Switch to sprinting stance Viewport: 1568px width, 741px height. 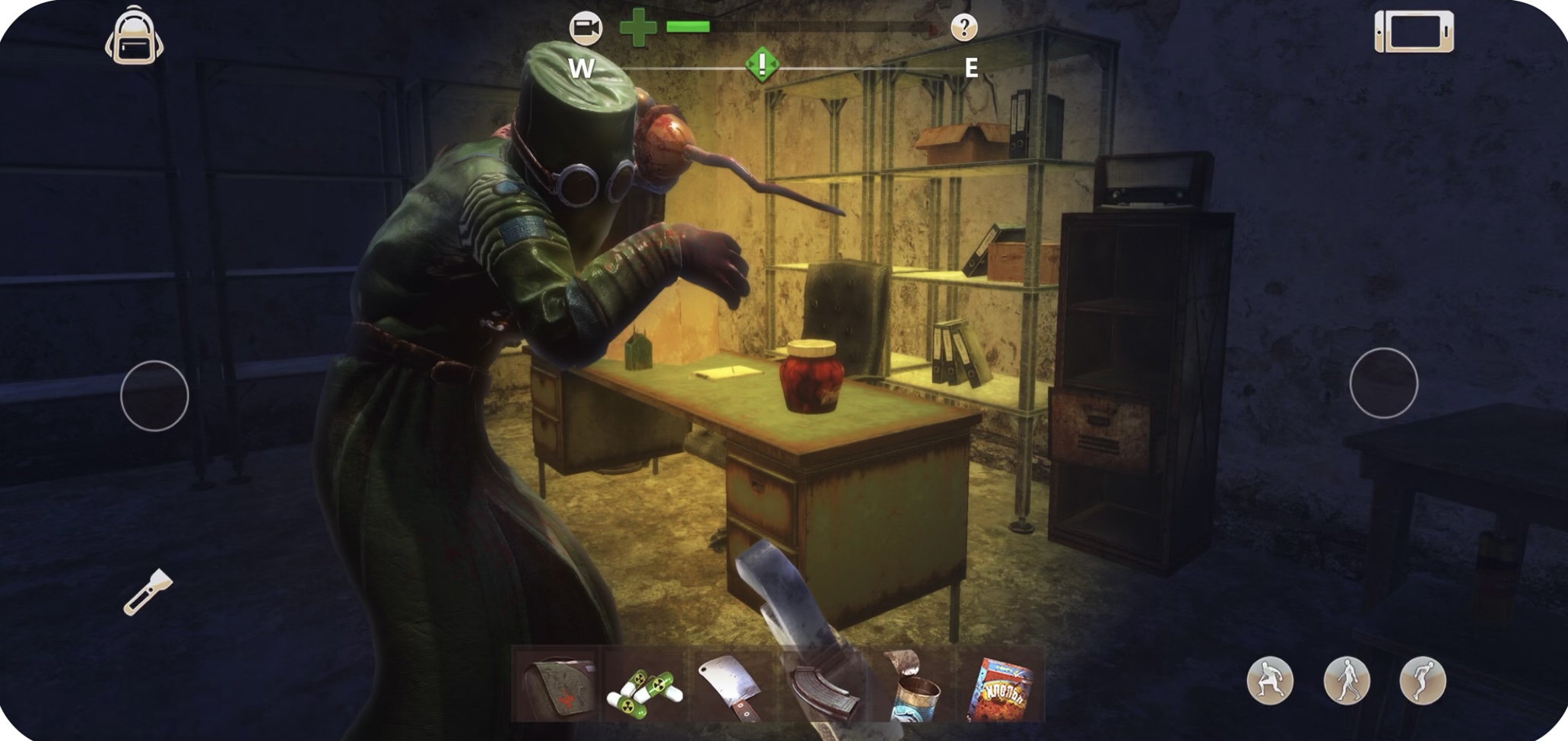point(1422,680)
